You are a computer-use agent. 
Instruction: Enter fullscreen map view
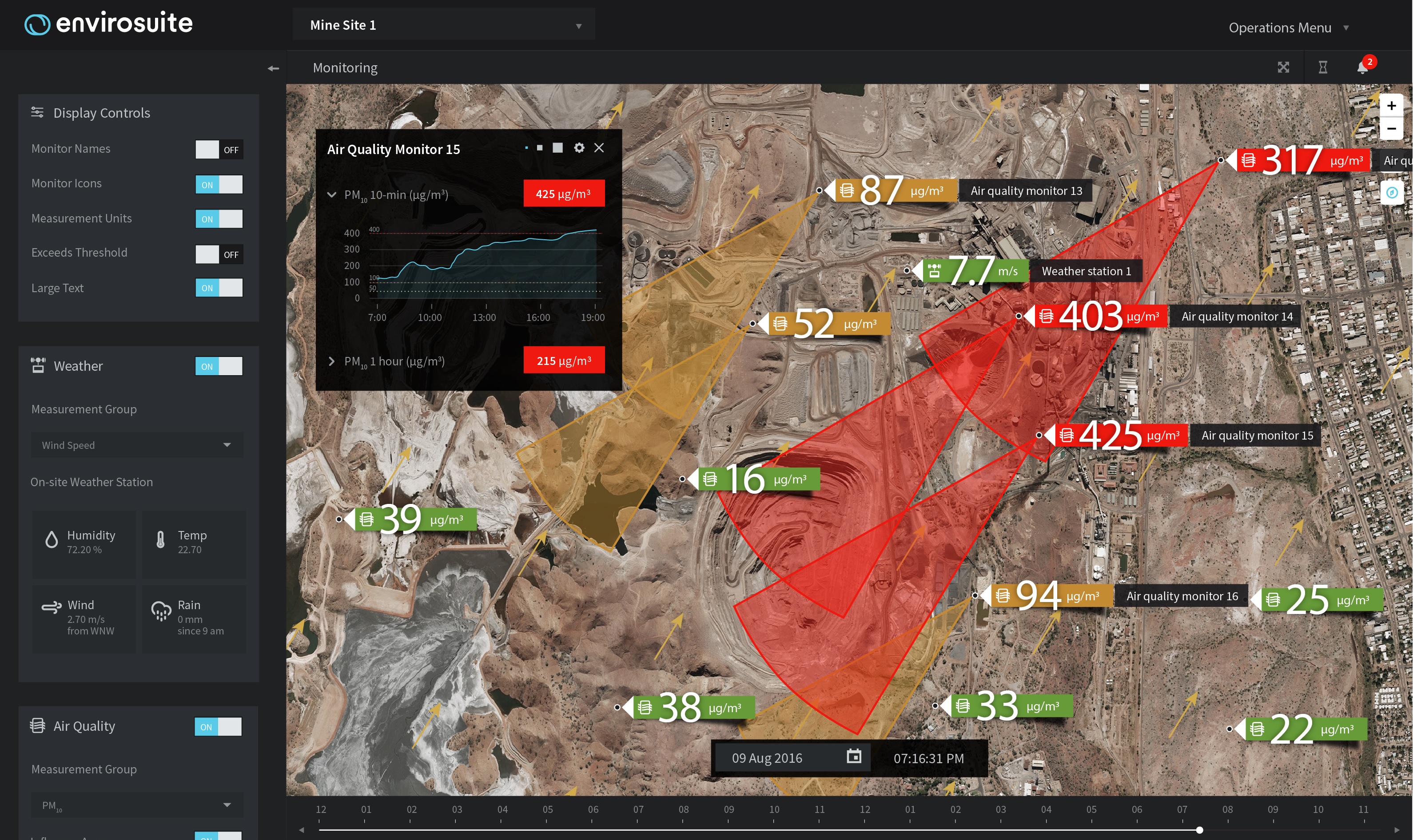pos(1283,68)
